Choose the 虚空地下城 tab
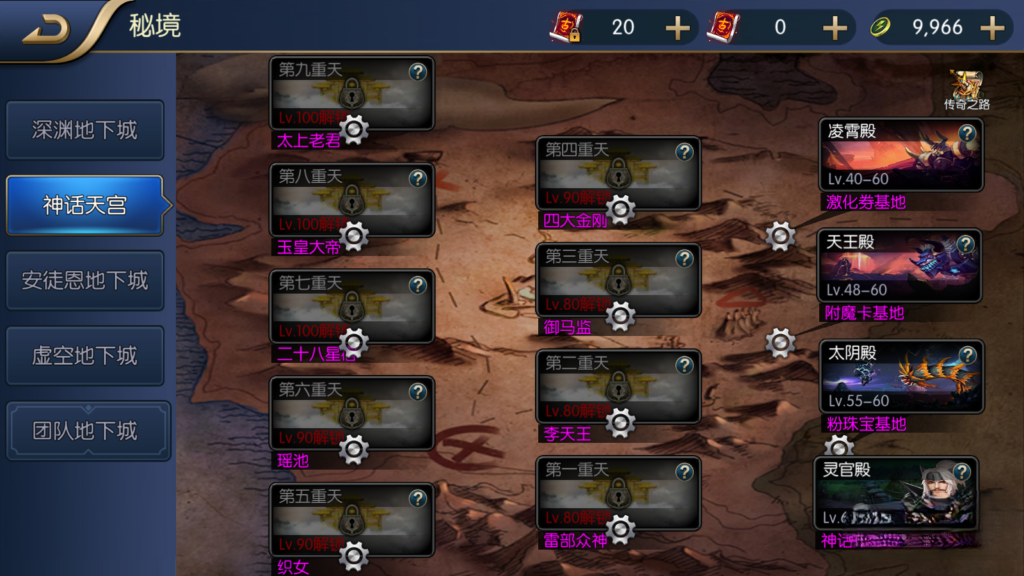 85,356
